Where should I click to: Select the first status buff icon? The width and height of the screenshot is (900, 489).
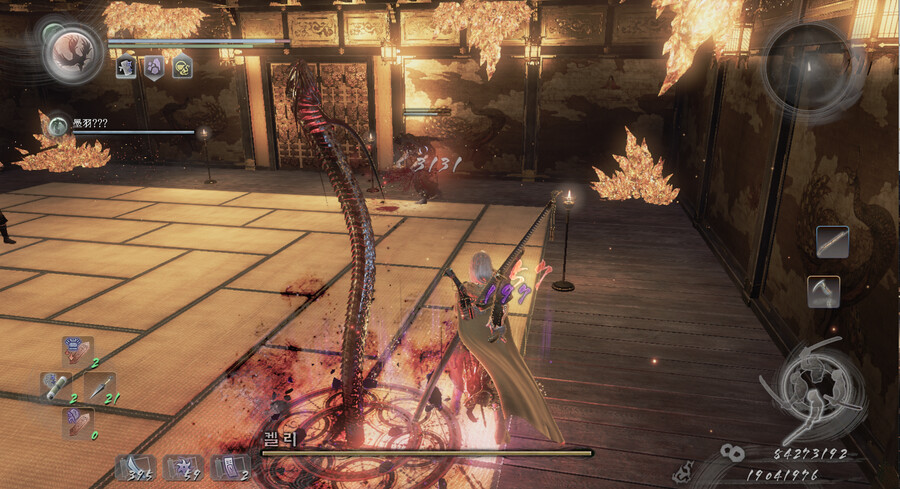pyautogui.click(x=126, y=66)
